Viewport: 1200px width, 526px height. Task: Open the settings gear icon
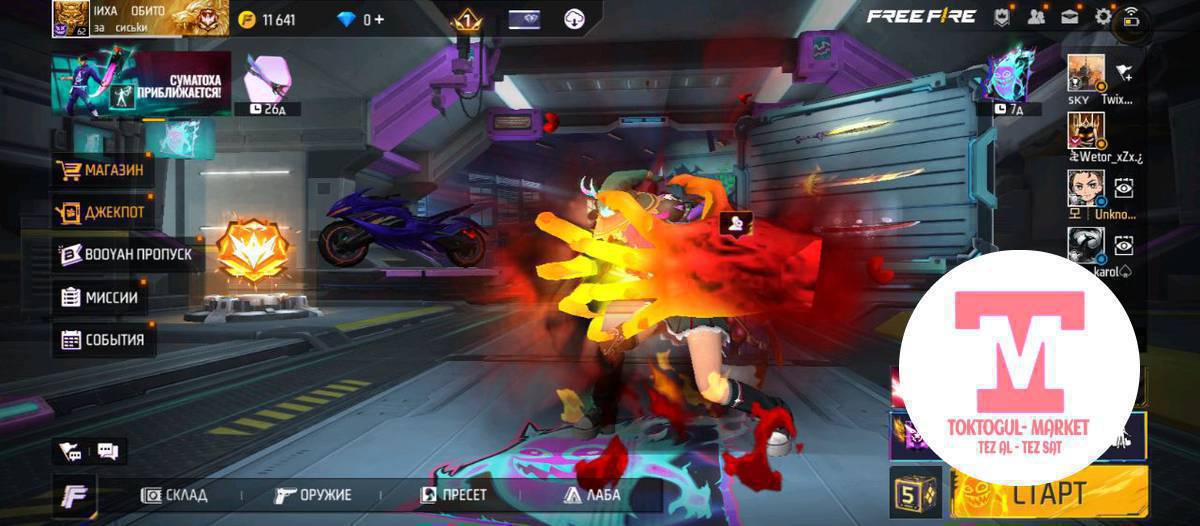coord(1103,16)
